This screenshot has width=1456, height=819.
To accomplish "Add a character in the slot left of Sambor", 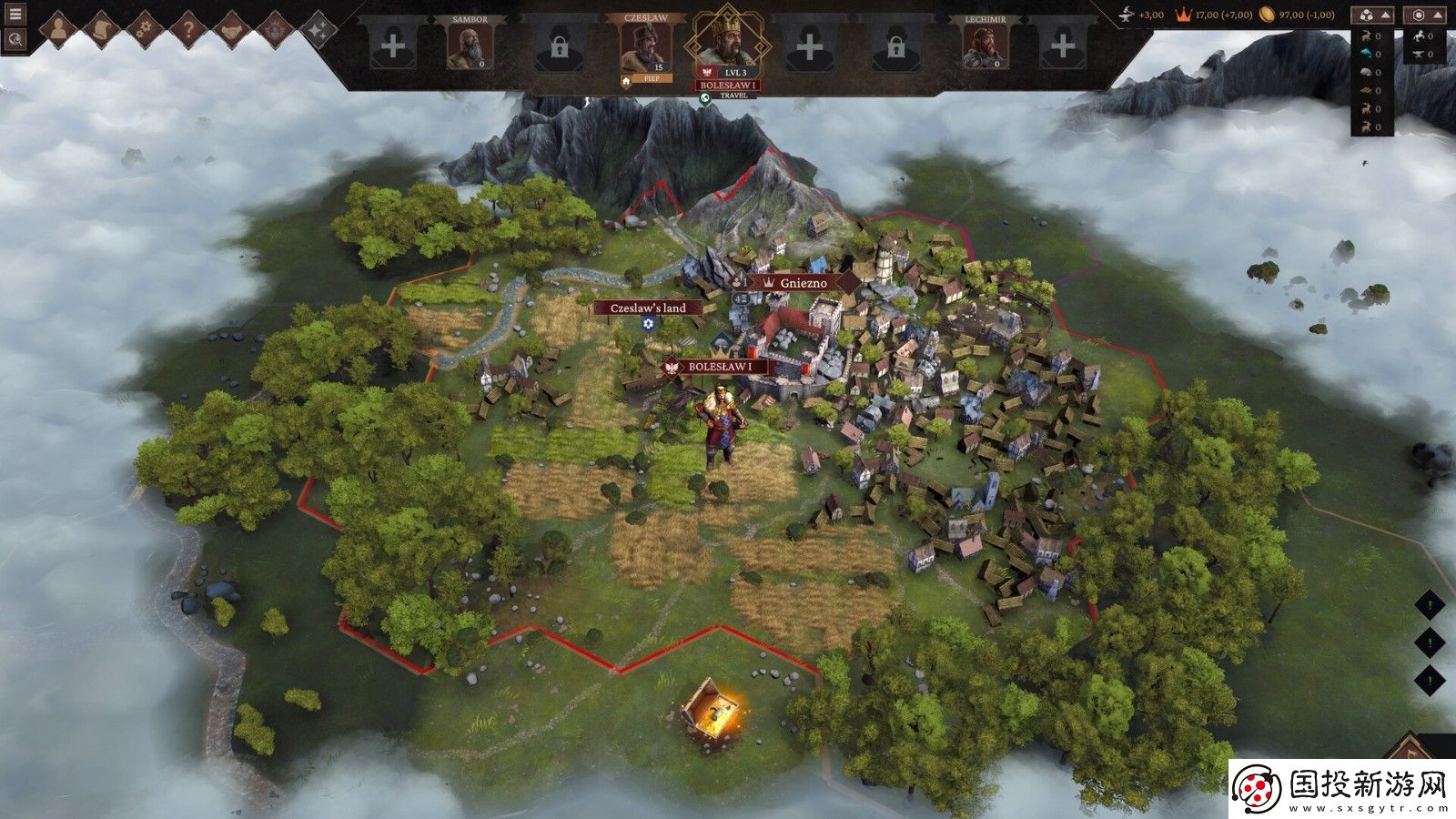I will click(392, 45).
